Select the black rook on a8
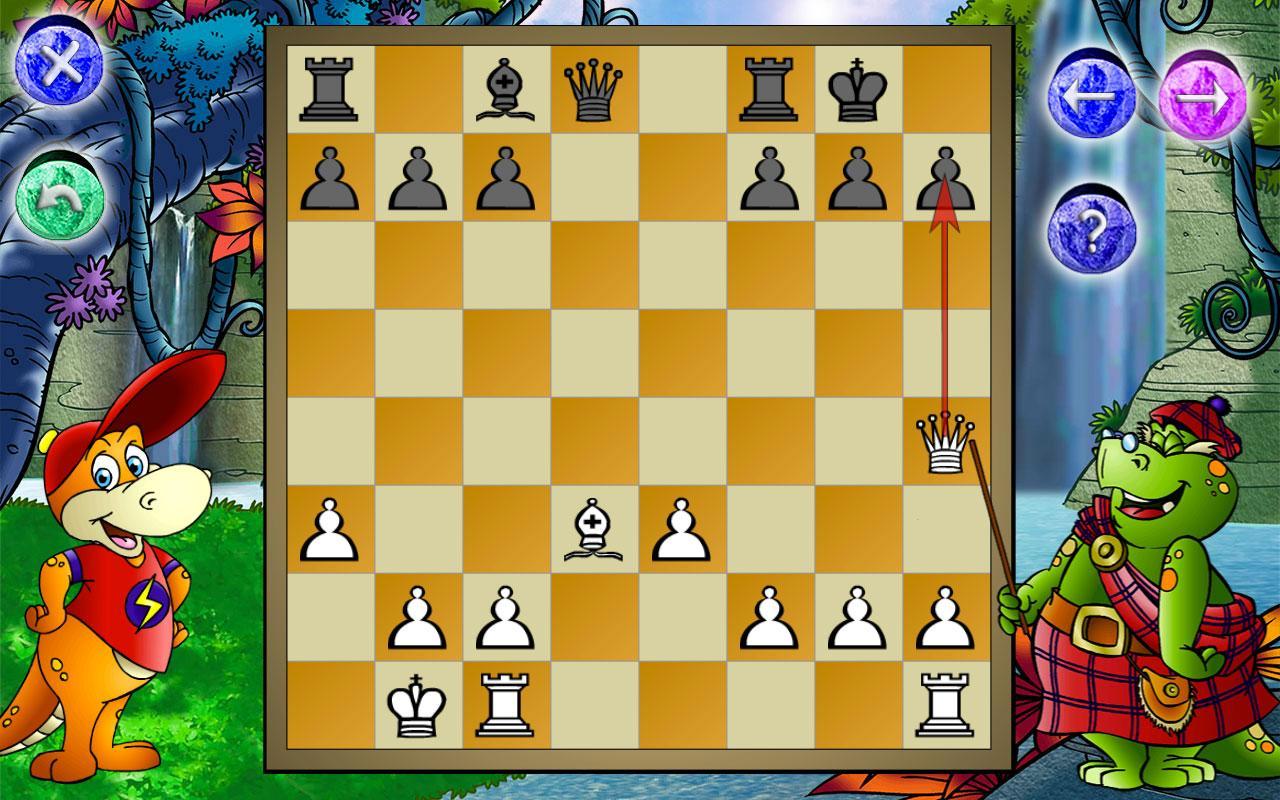Image resolution: width=1280 pixels, height=800 pixels. 330,90
